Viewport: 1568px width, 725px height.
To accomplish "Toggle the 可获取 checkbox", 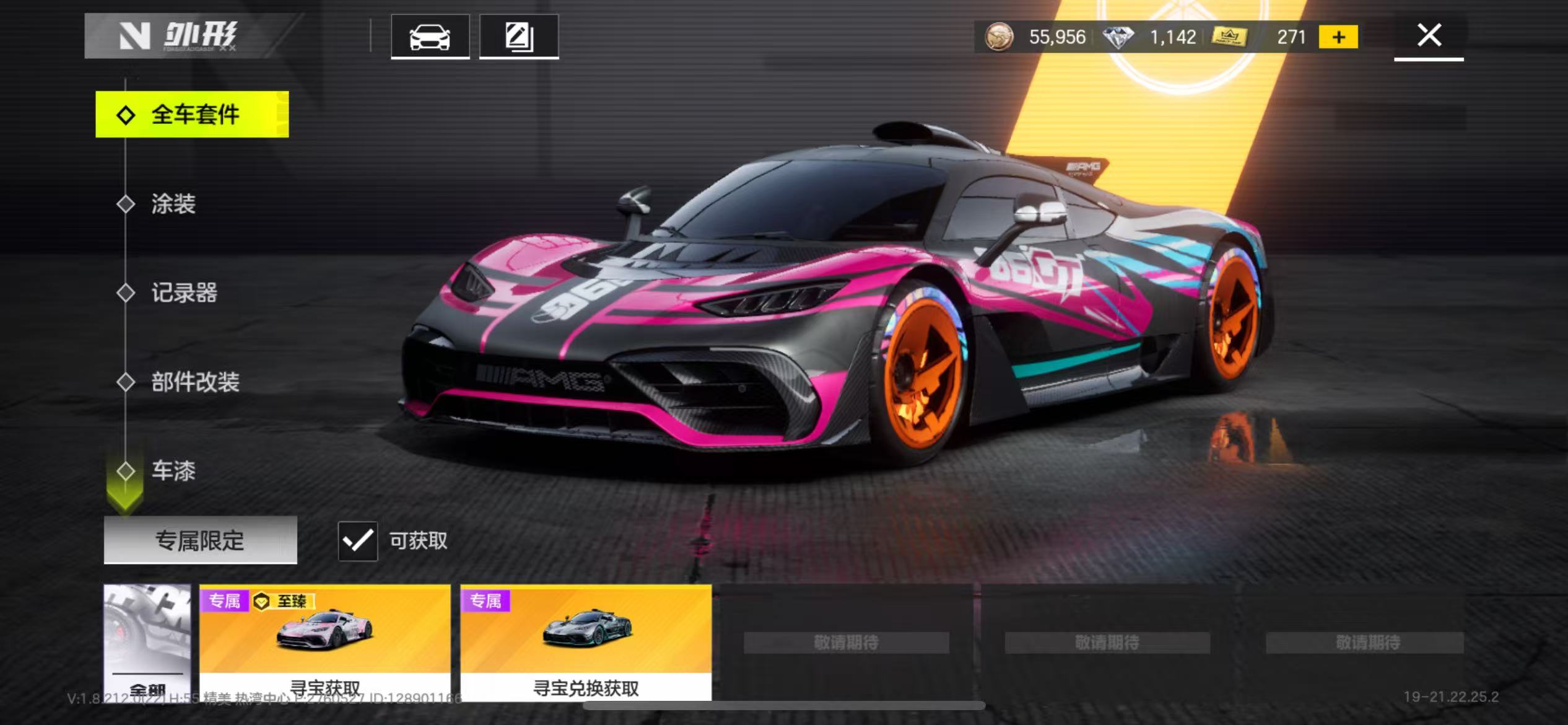I will 358,541.
